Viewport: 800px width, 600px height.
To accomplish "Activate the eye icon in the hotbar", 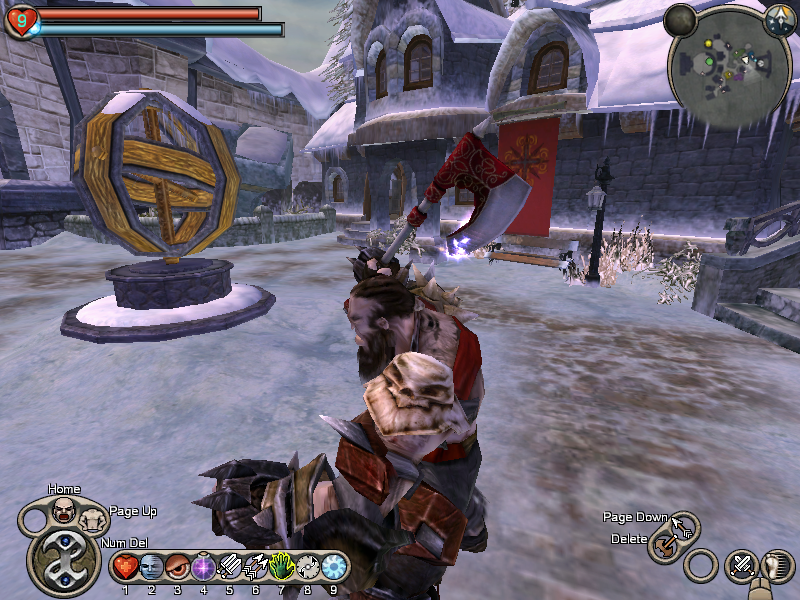I will tap(177, 568).
